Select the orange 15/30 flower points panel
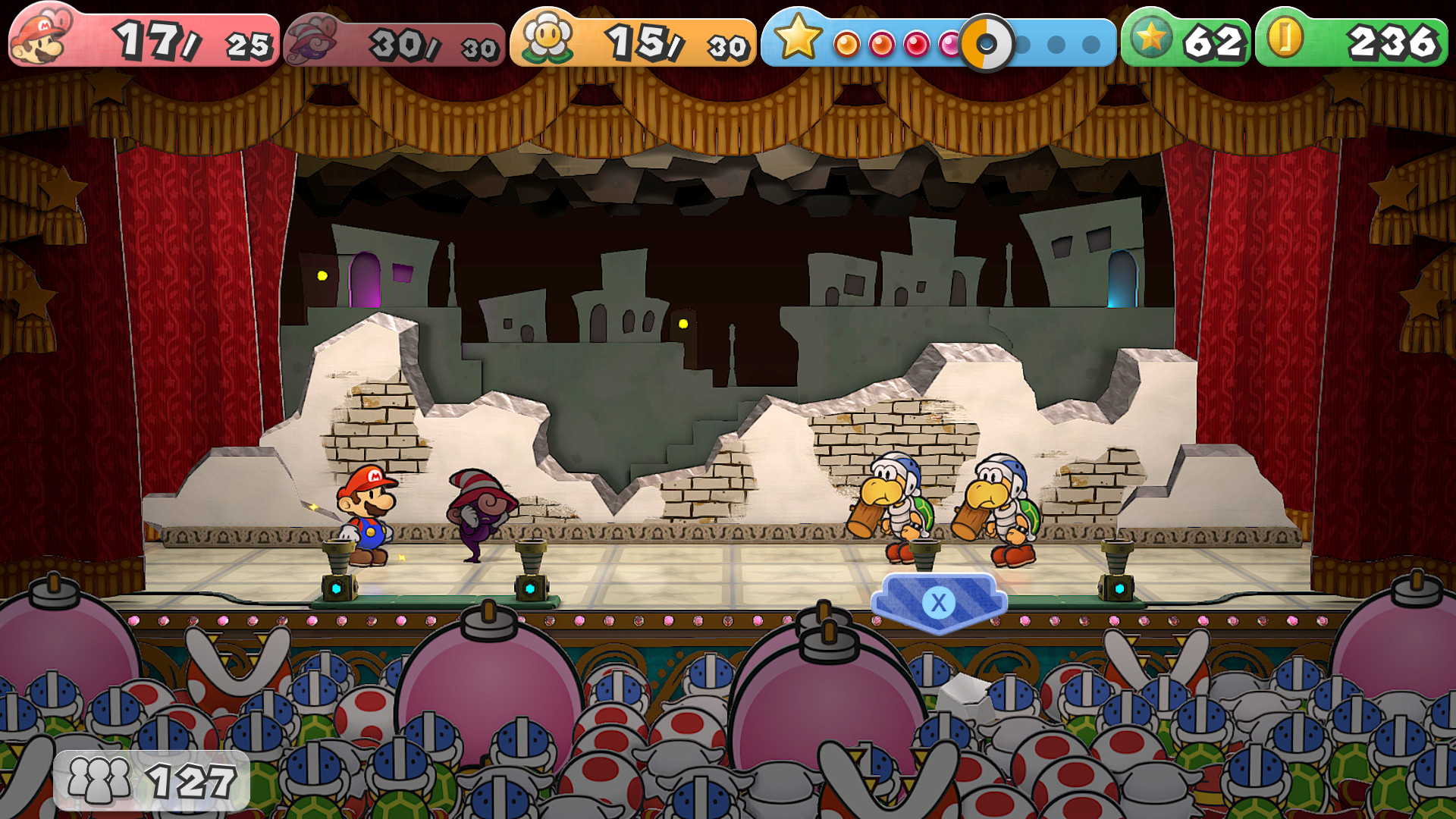 pos(637,36)
